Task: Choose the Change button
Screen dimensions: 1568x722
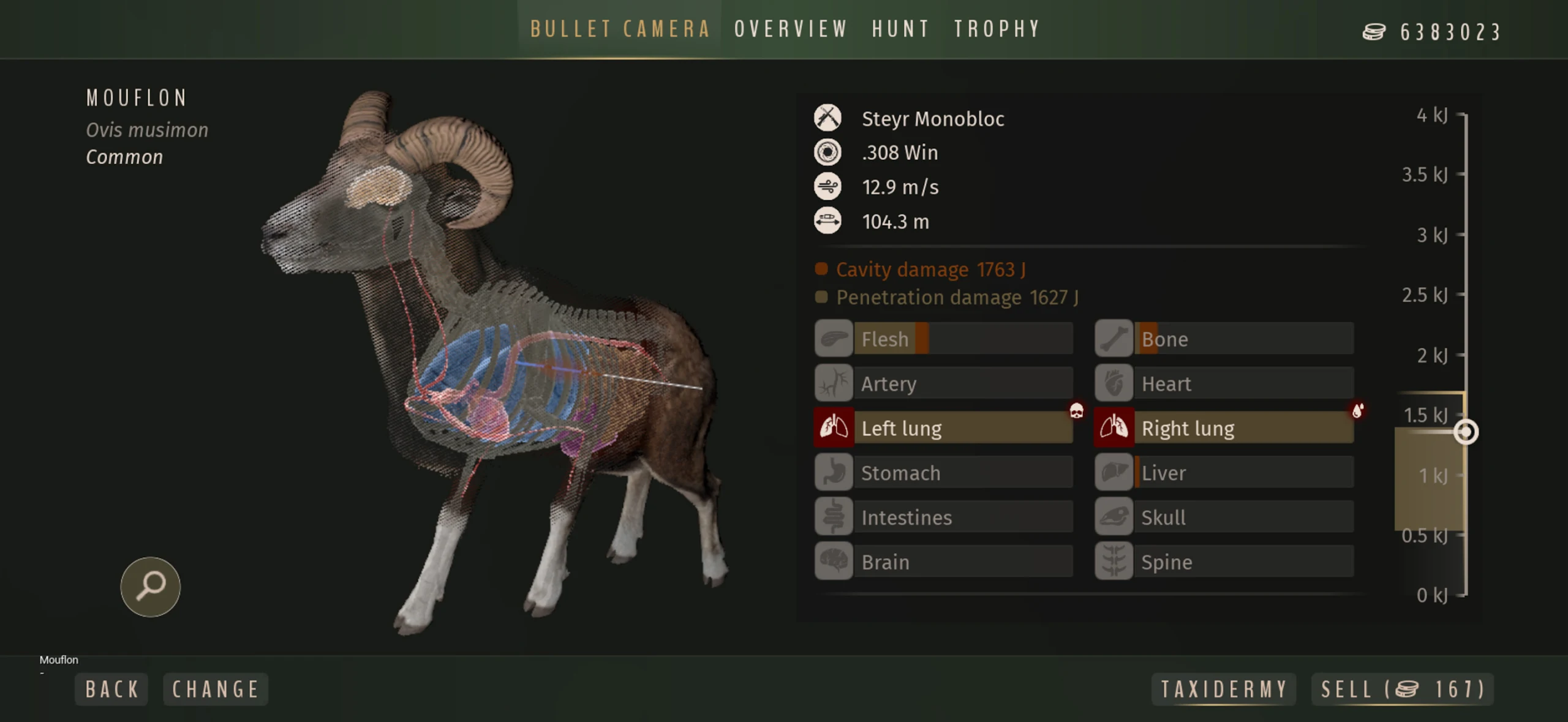Action: (x=216, y=690)
